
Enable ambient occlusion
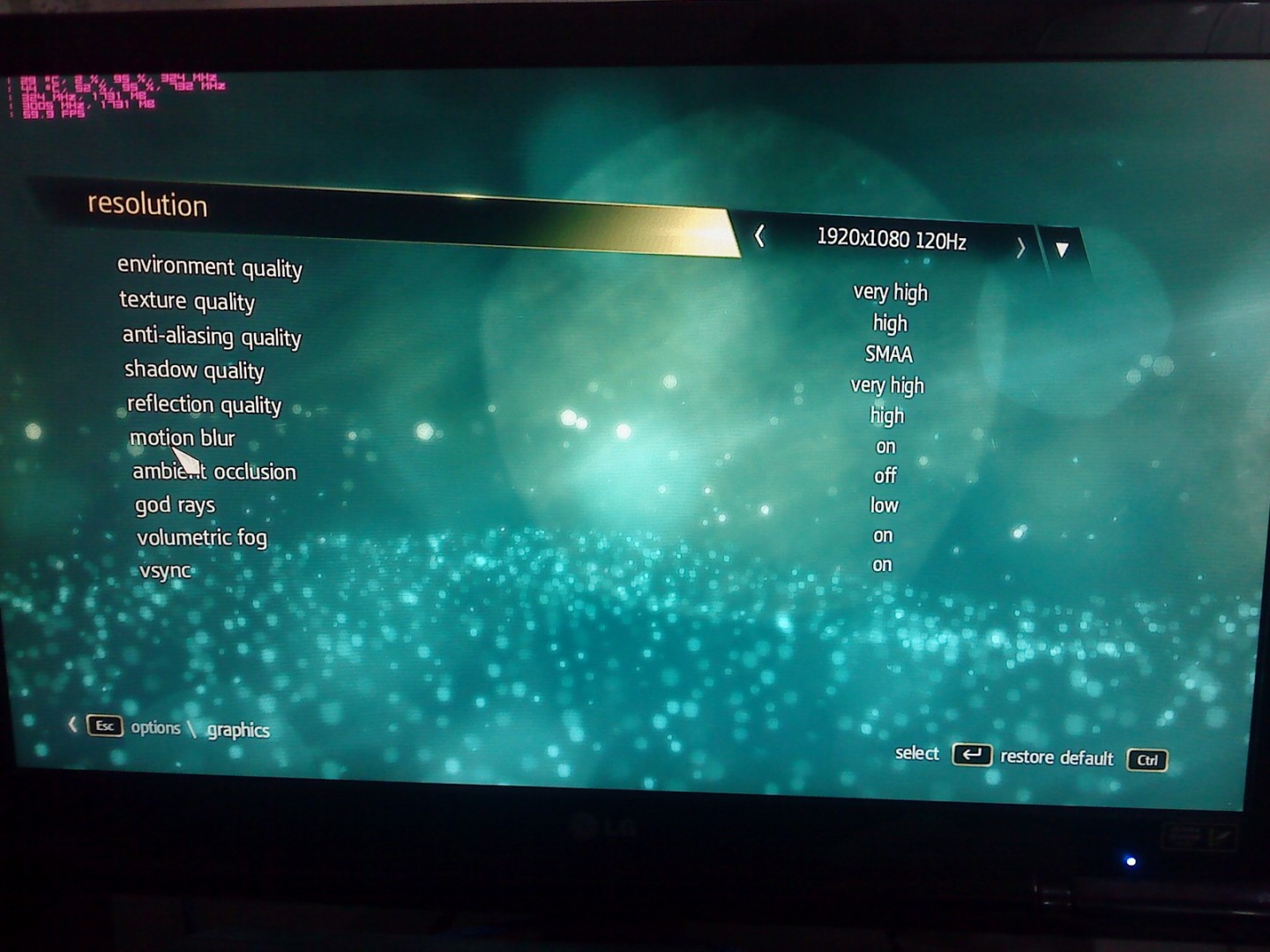[x=884, y=476]
